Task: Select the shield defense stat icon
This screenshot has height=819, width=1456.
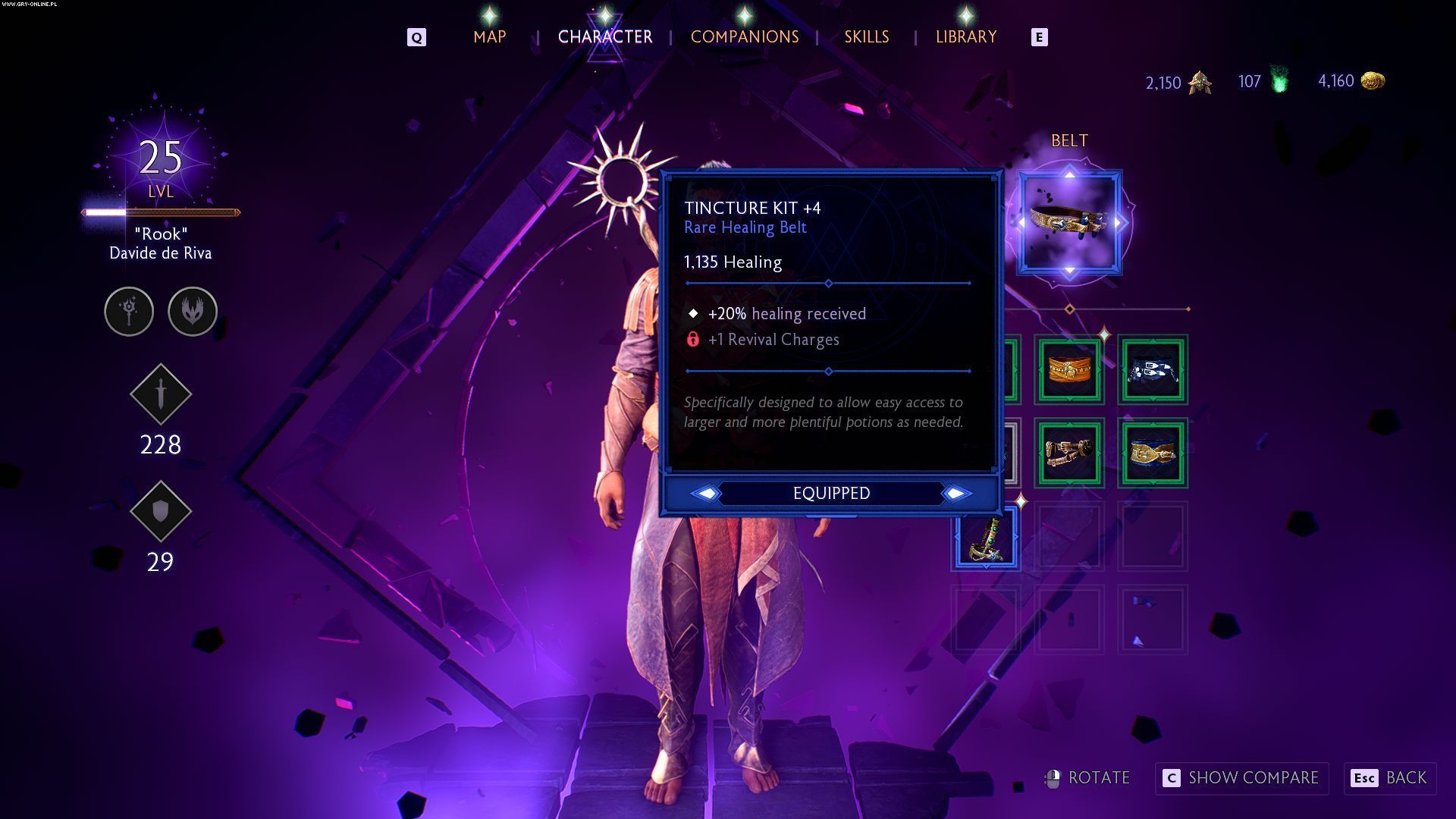Action: [161, 512]
